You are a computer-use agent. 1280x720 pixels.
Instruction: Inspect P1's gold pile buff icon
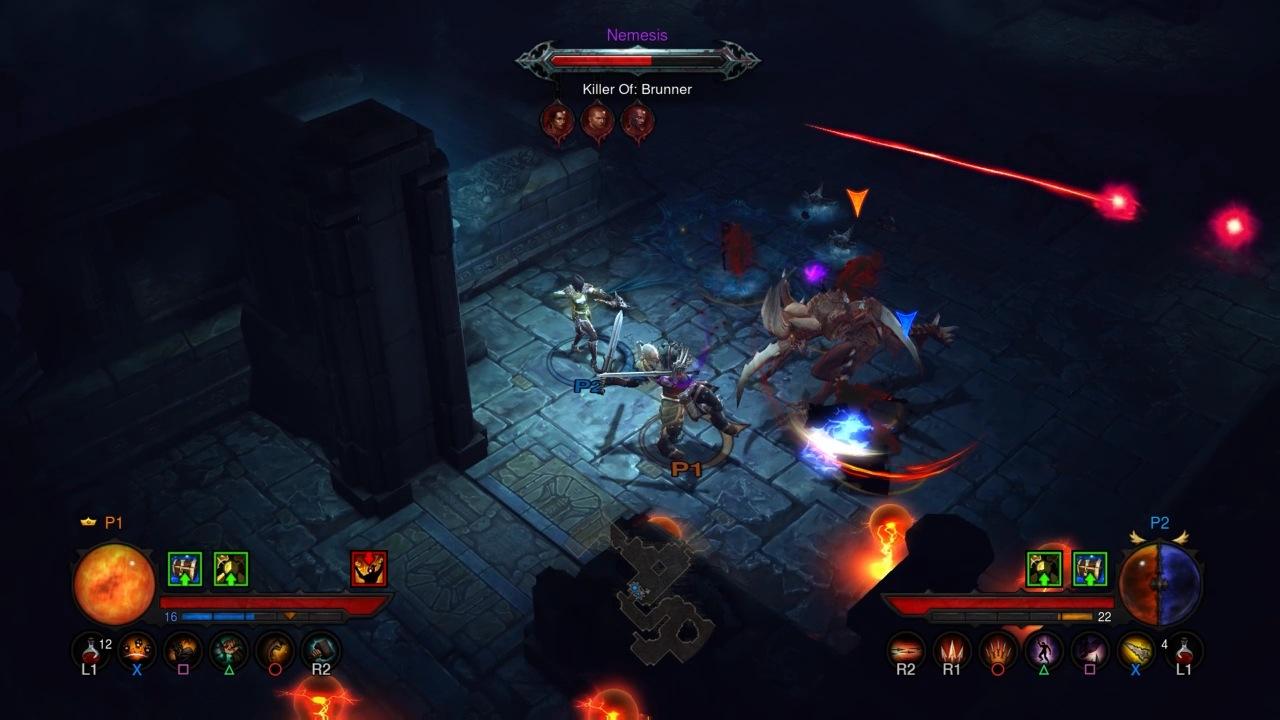click(231, 569)
